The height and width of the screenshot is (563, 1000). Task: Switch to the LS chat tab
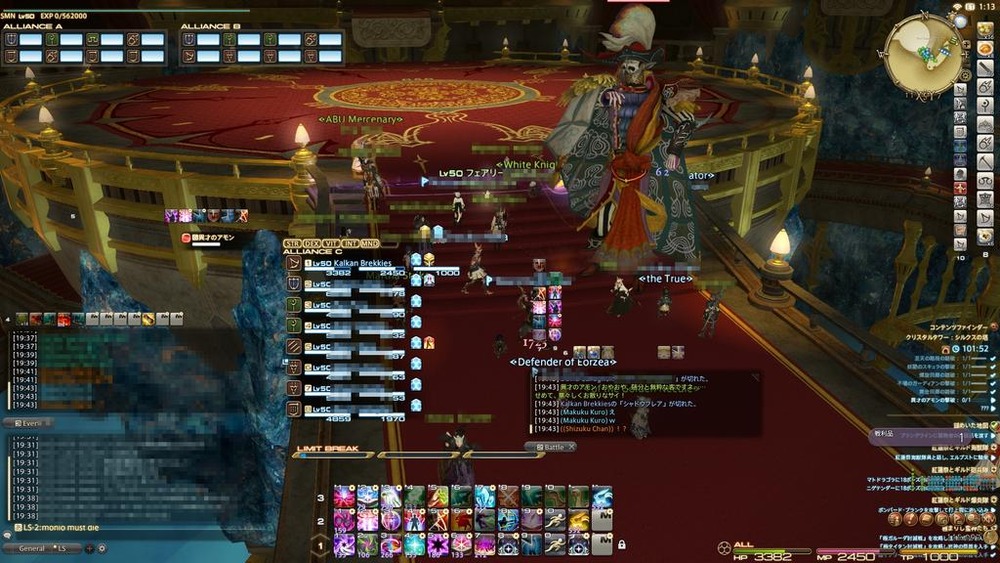point(62,548)
